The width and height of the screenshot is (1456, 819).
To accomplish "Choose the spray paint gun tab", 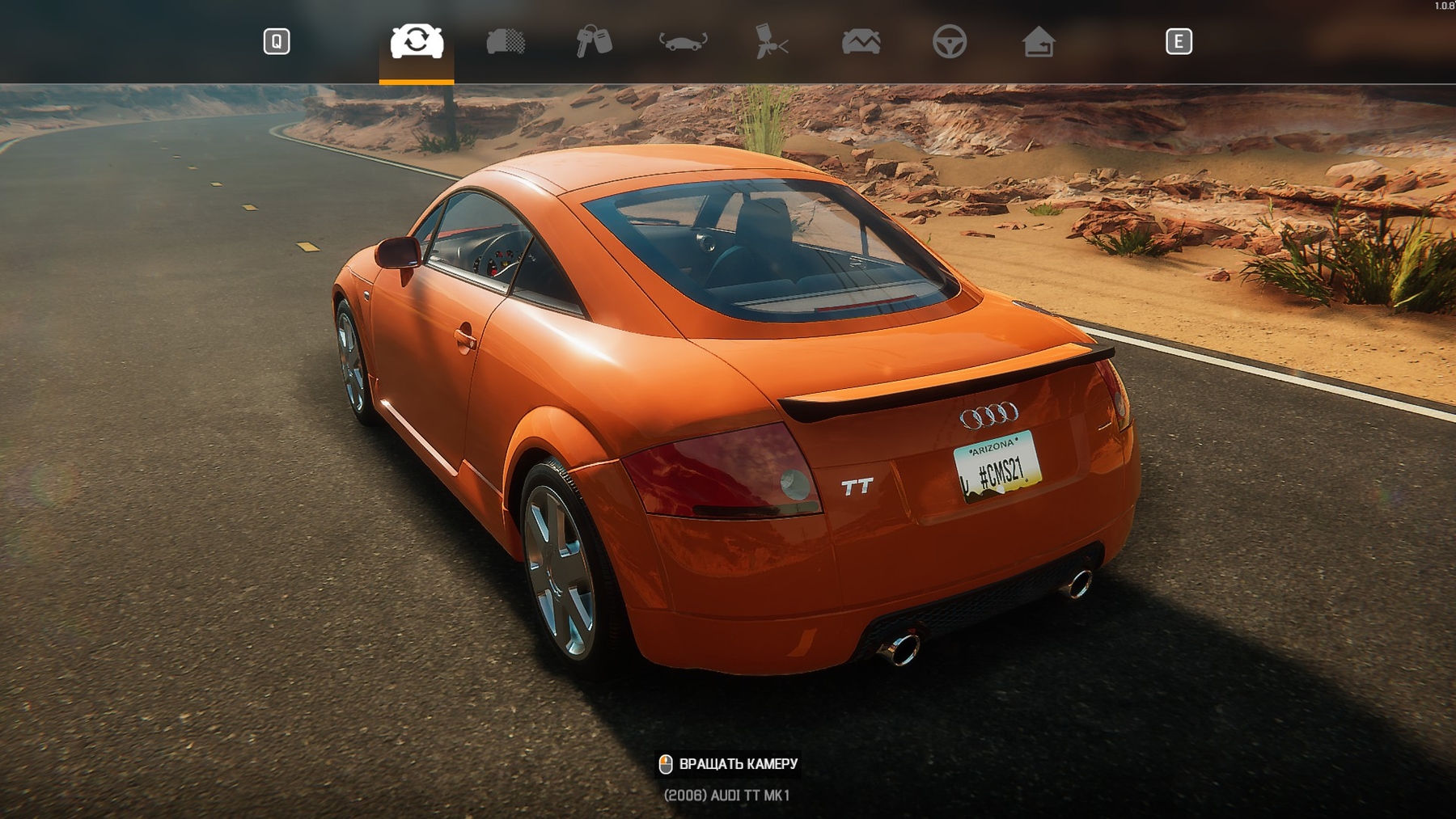I will click(772, 41).
